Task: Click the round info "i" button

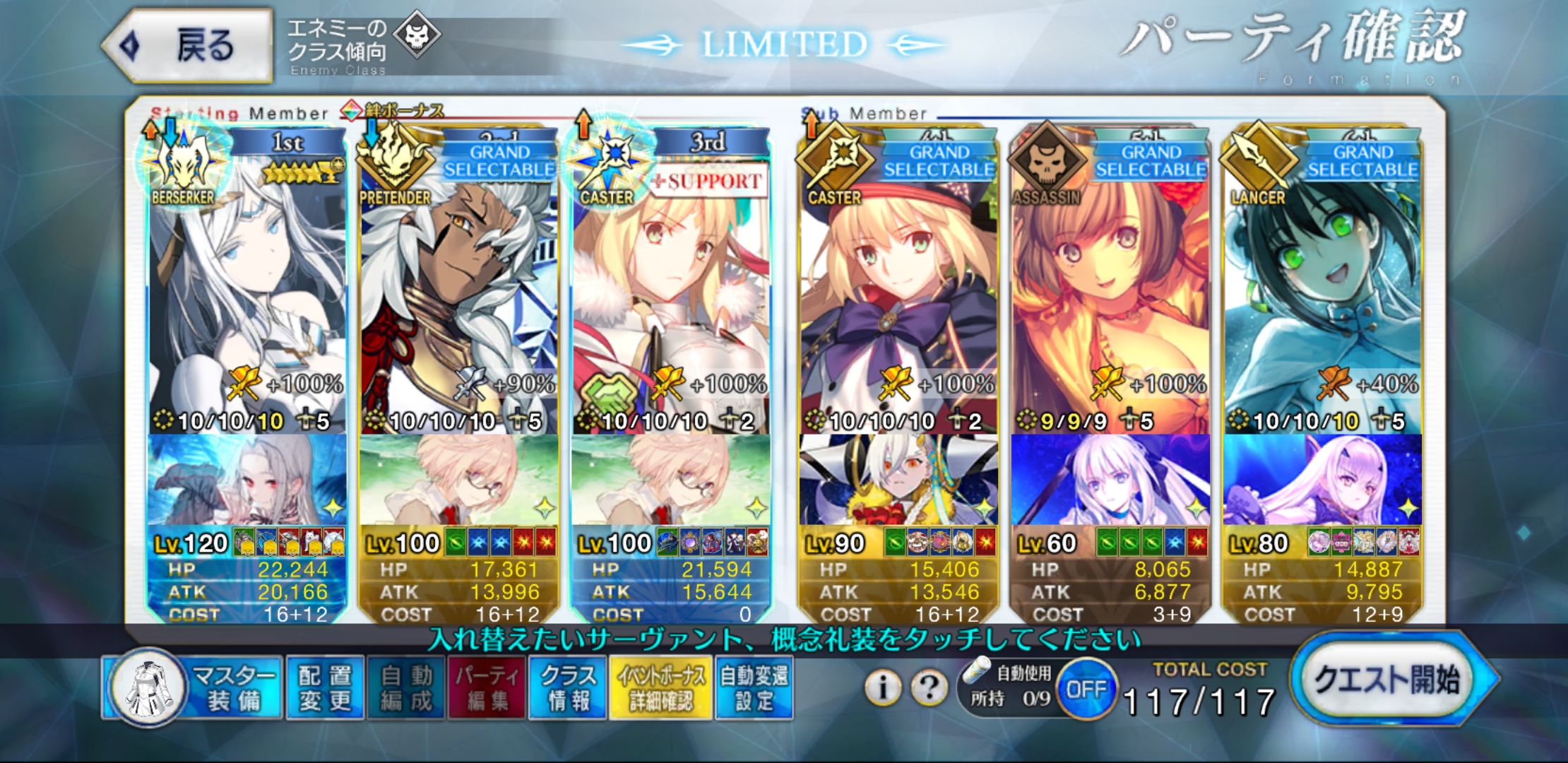Action: click(x=882, y=687)
